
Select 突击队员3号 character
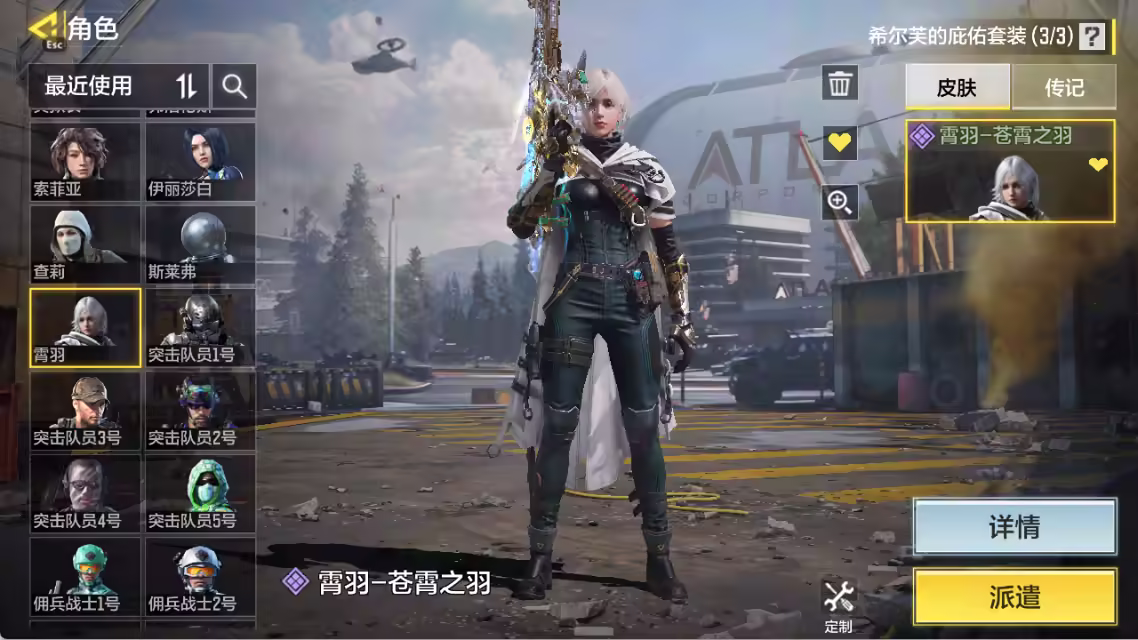tap(85, 410)
